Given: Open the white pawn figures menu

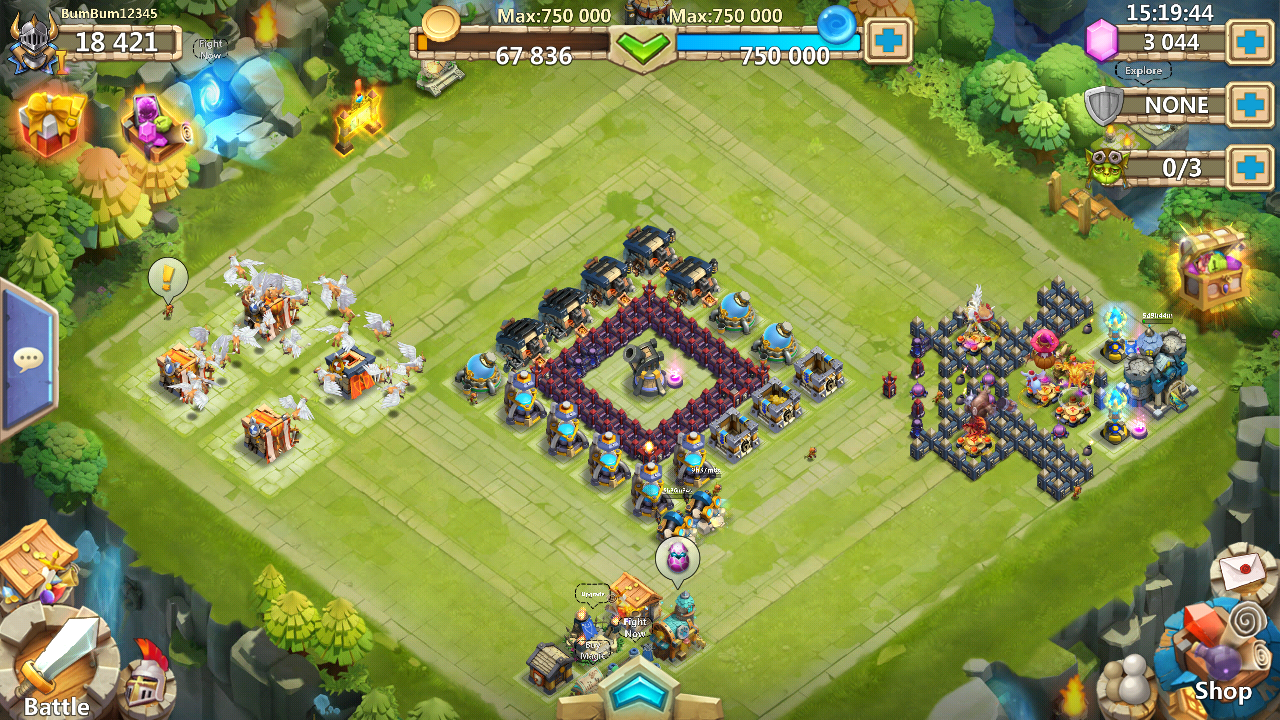Looking at the screenshot, I should click(x=1129, y=687).
